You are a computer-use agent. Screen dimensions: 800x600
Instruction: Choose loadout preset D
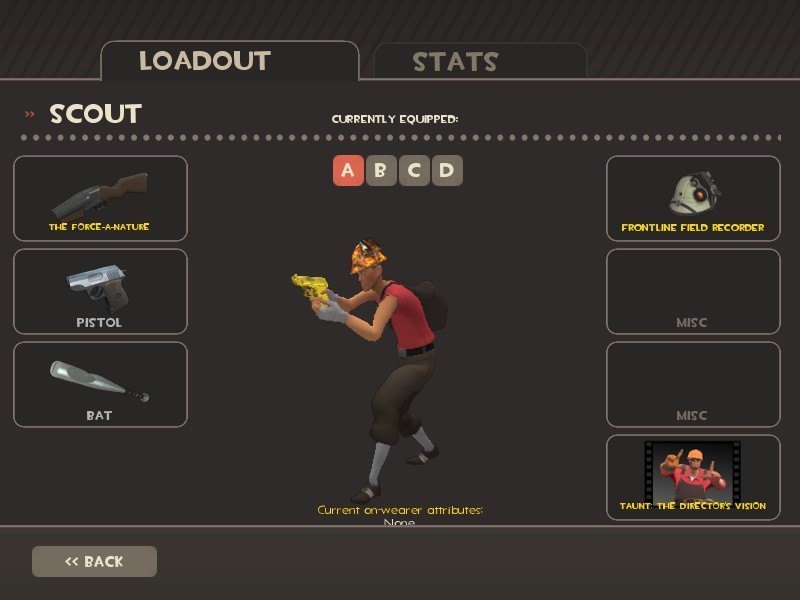pyautogui.click(x=446, y=170)
